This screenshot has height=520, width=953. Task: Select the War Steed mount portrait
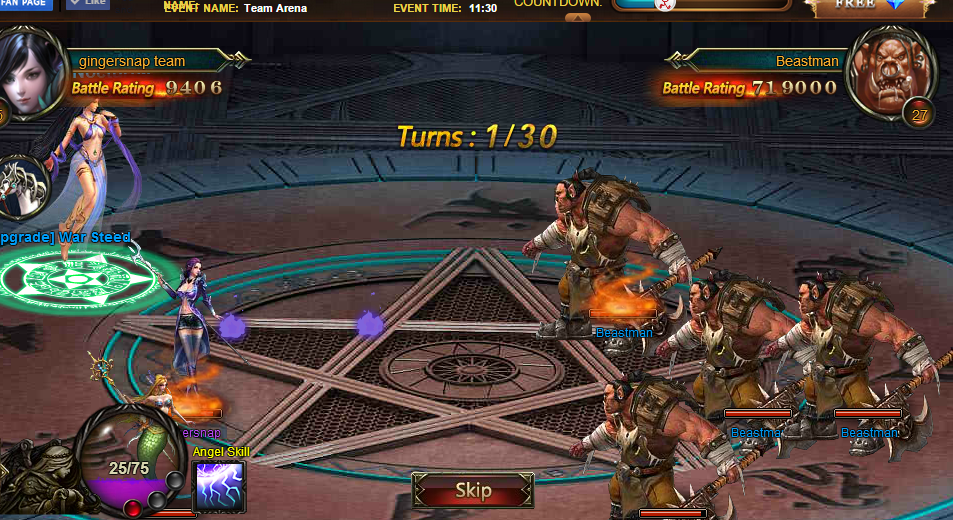[x=23, y=186]
